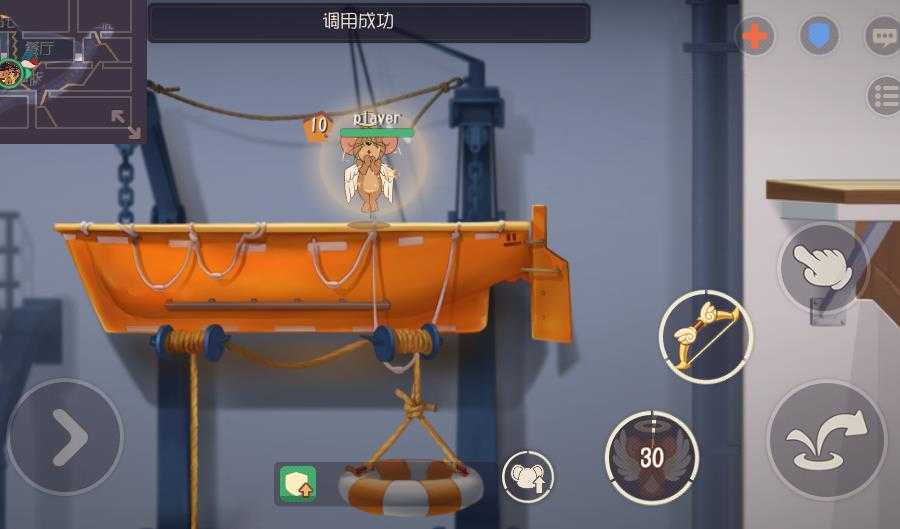Fire the Cupid bow ability
The height and width of the screenshot is (529, 900).
pyautogui.click(x=705, y=335)
